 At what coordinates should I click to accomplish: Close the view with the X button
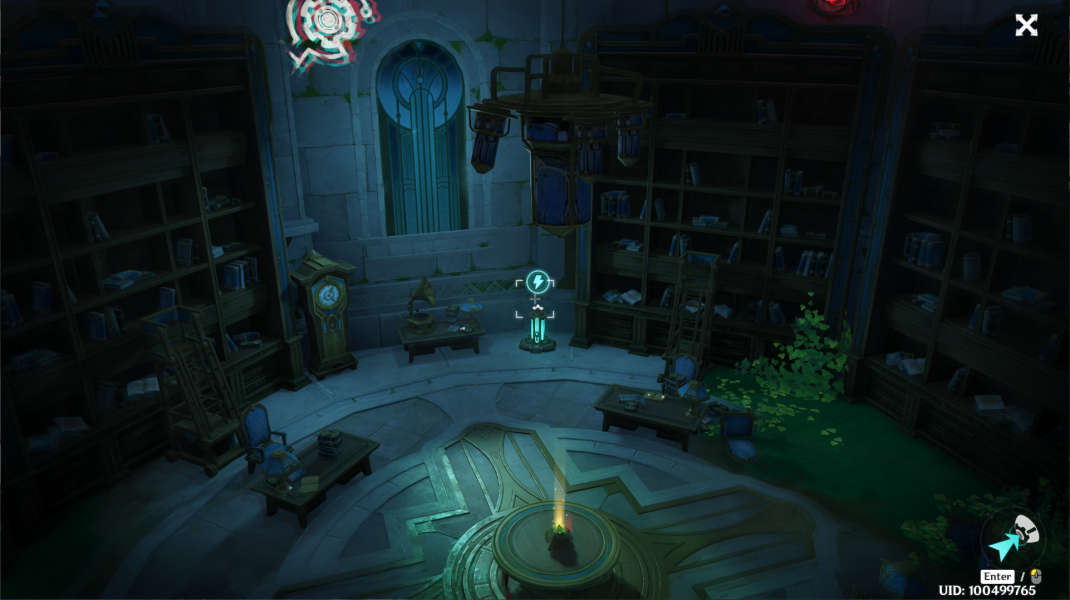tap(1026, 26)
